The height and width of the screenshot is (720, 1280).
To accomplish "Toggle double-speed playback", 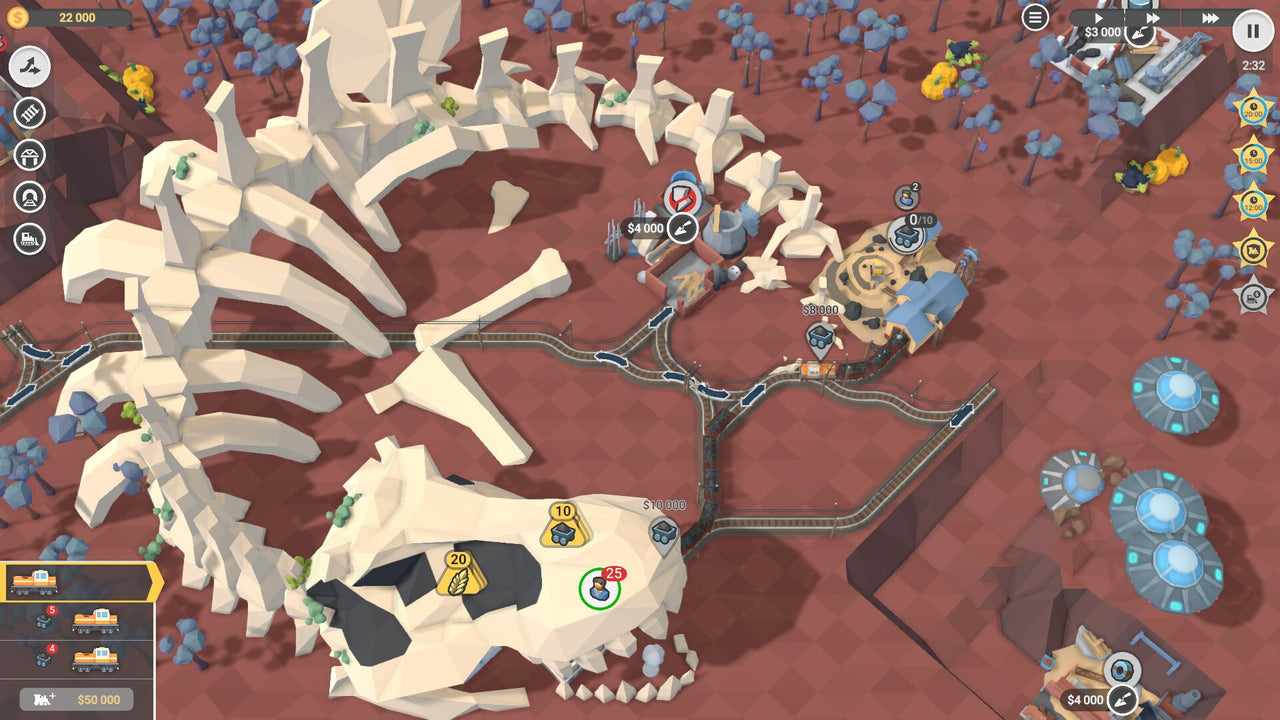I will pyautogui.click(x=1152, y=17).
